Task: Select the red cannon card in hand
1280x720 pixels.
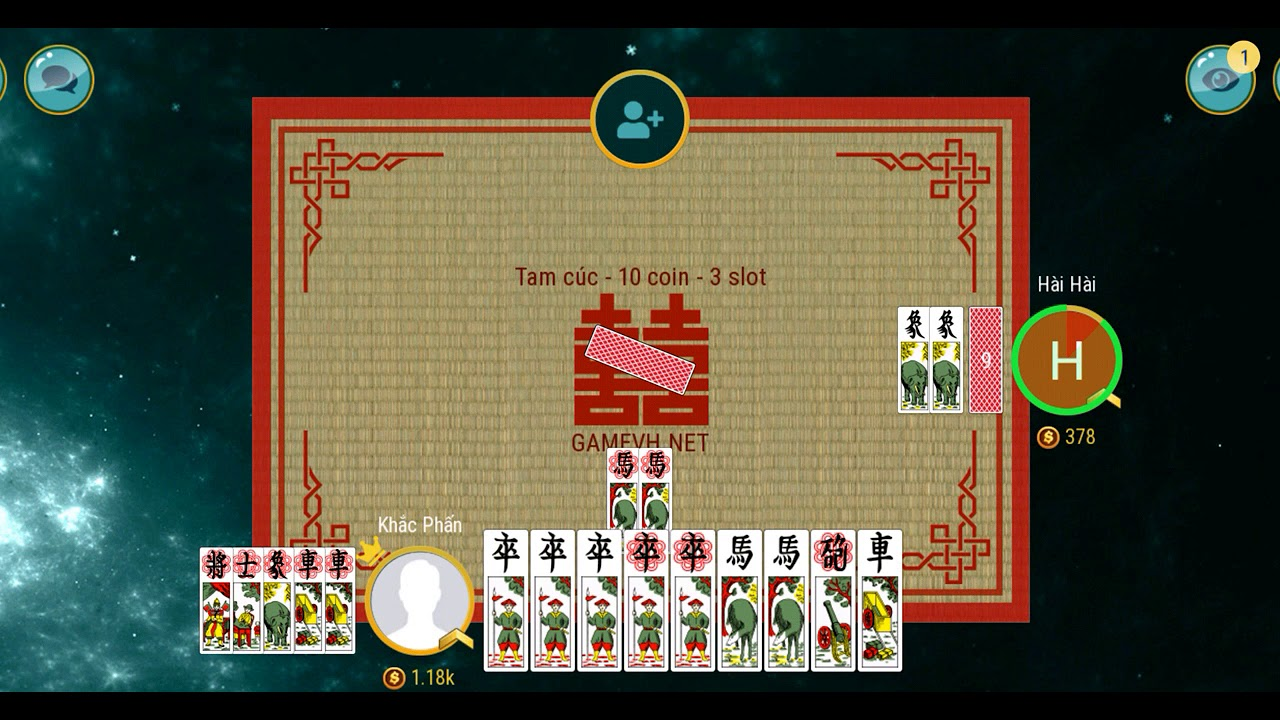Action: 833,600
